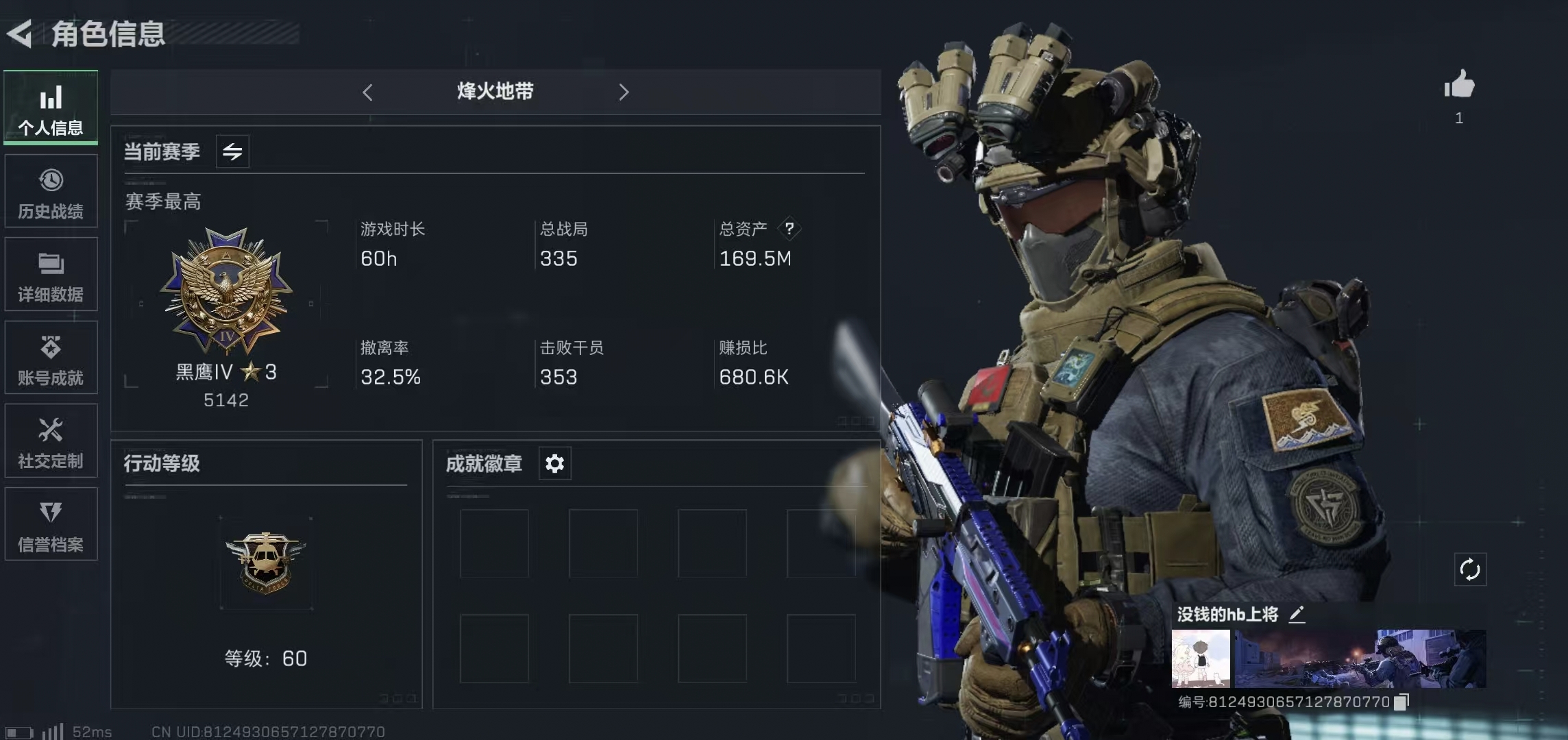Click the right arrow beside 烽火地带

(x=623, y=92)
